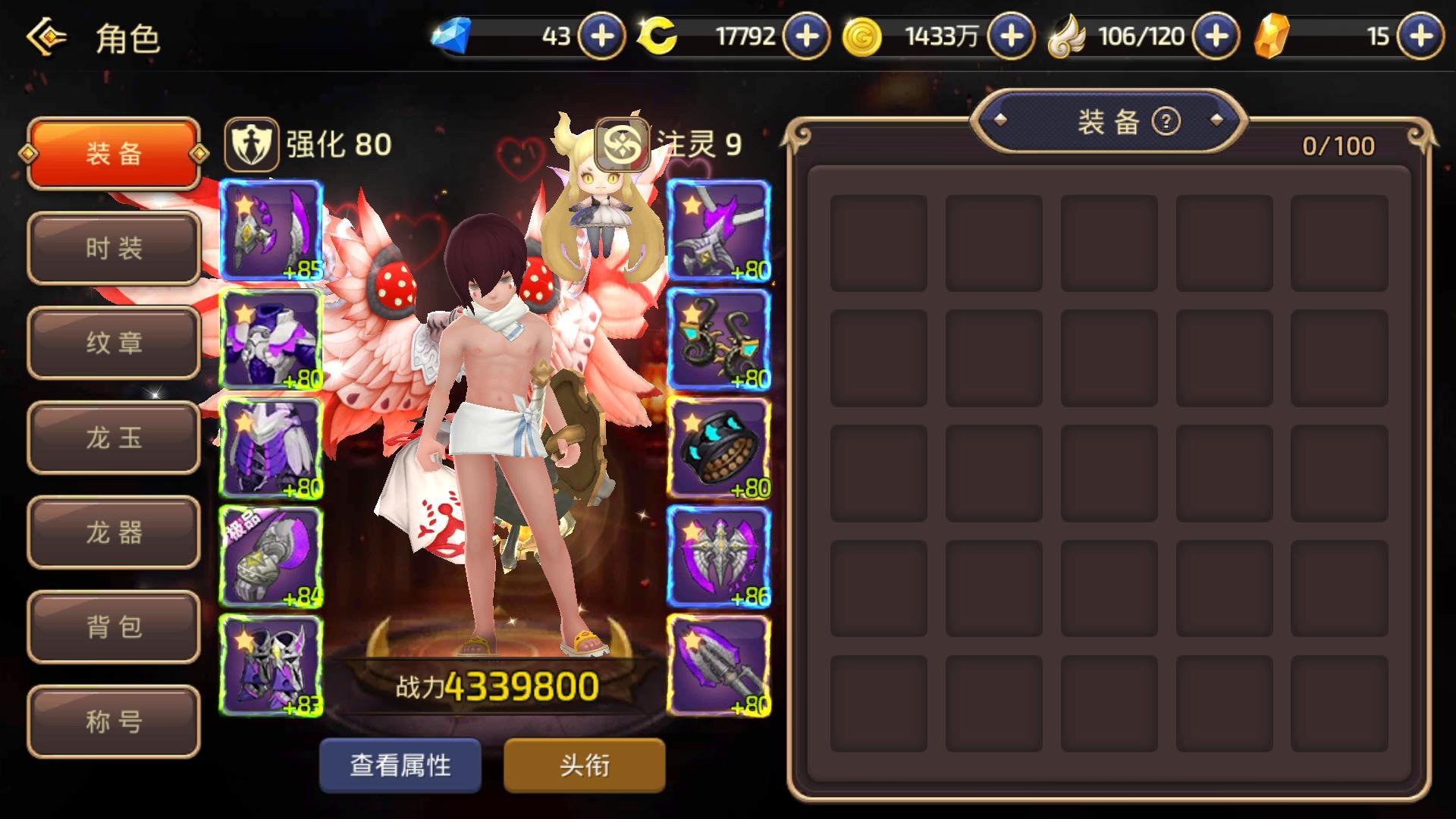Show the 称号 title tab
This screenshot has height=819, width=1456.
coord(114,721)
